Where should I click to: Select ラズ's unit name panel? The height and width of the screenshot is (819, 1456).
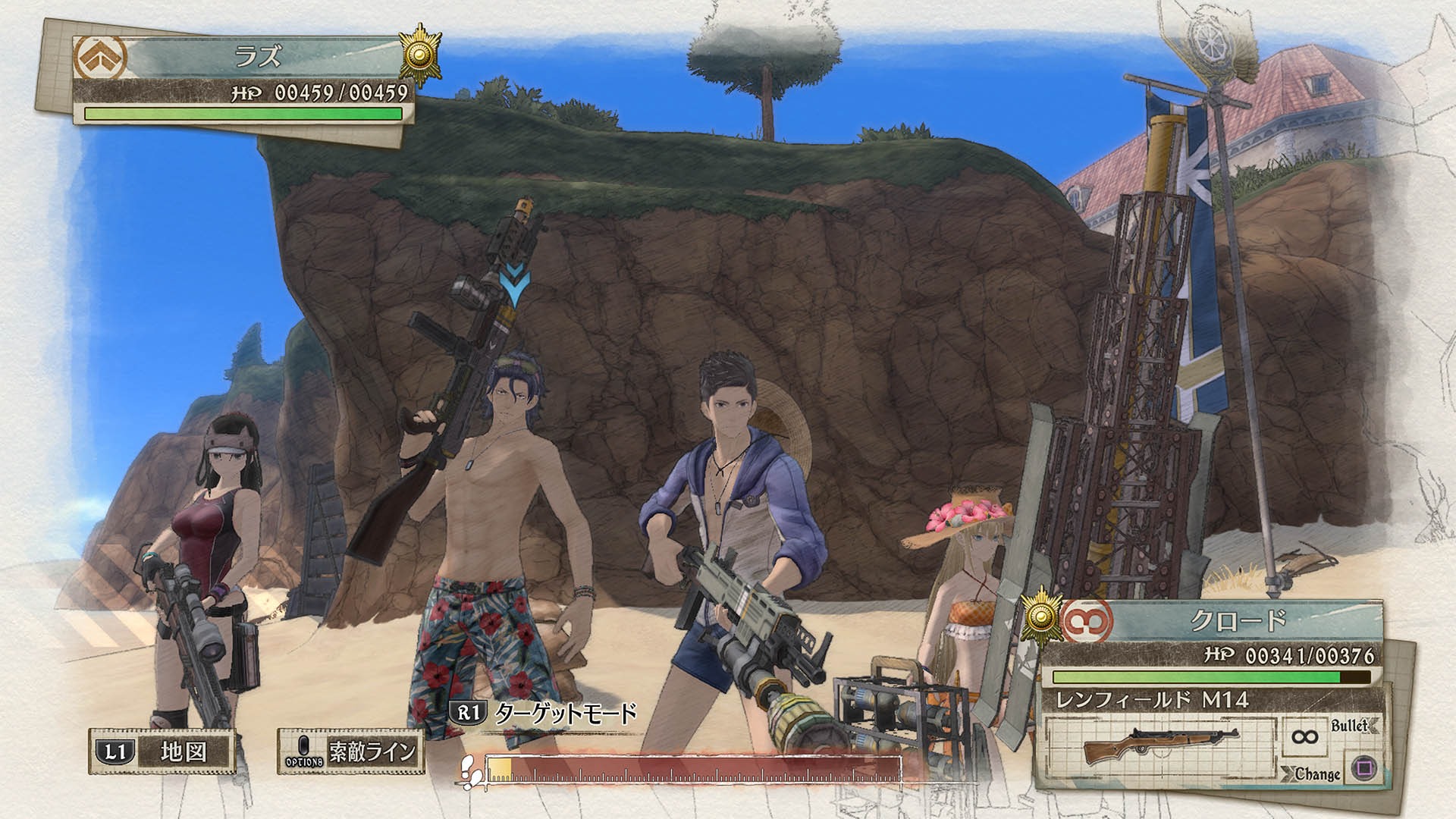[x=258, y=58]
